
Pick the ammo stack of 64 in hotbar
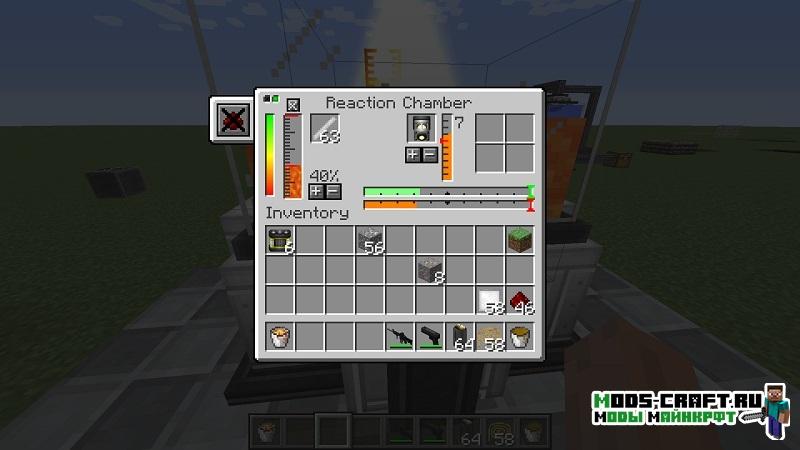(x=460, y=337)
